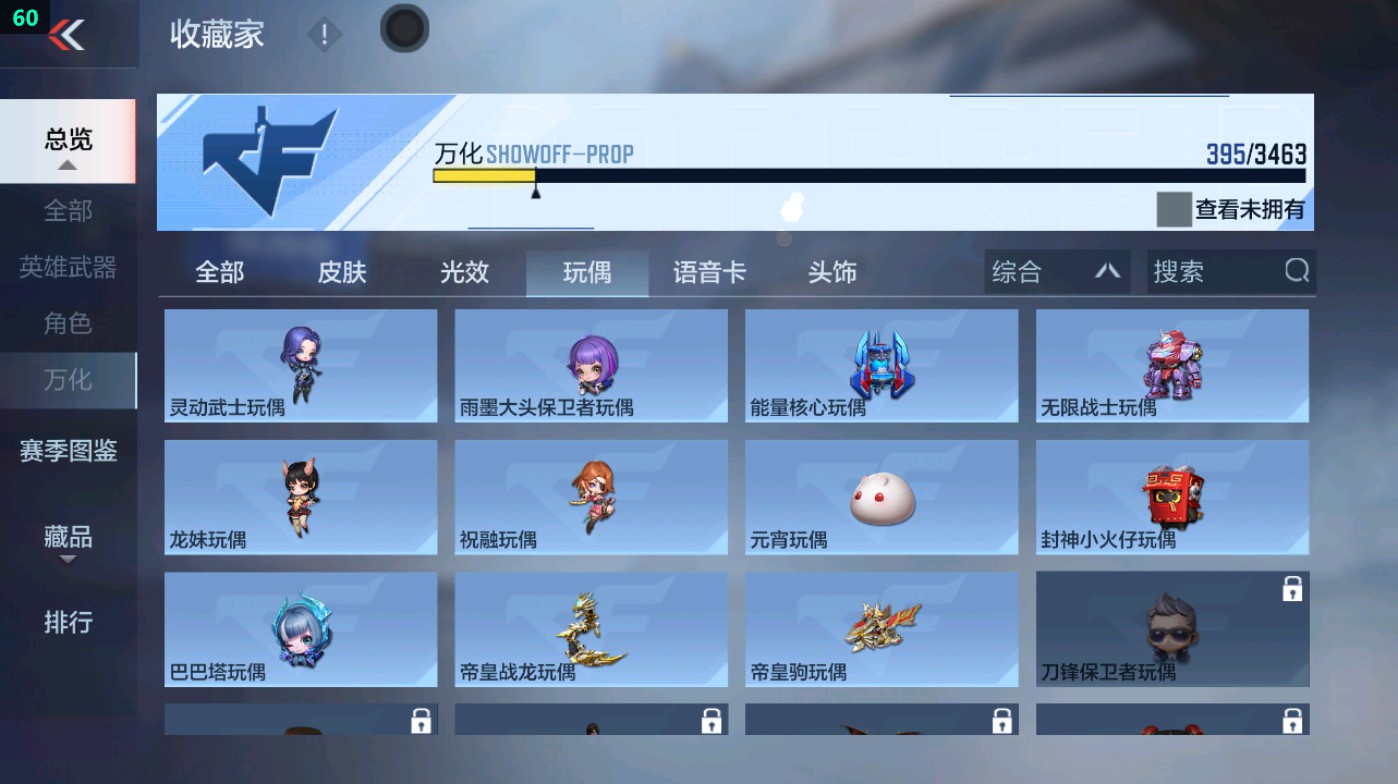This screenshot has width=1398, height=784.
Task: Switch to the 语音卡 tab
Action: [709, 271]
